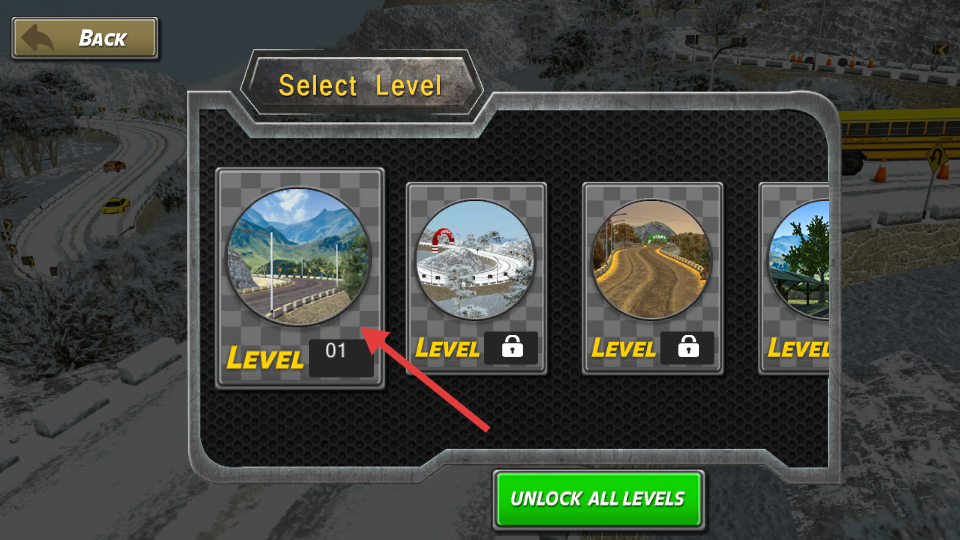
Task: Choose the locked snowy track level tile
Action: [x=476, y=277]
